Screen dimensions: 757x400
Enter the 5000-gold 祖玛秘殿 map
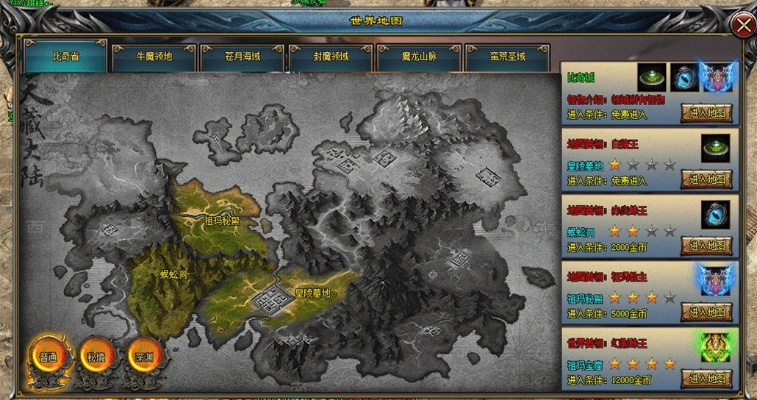tap(708, 312)
